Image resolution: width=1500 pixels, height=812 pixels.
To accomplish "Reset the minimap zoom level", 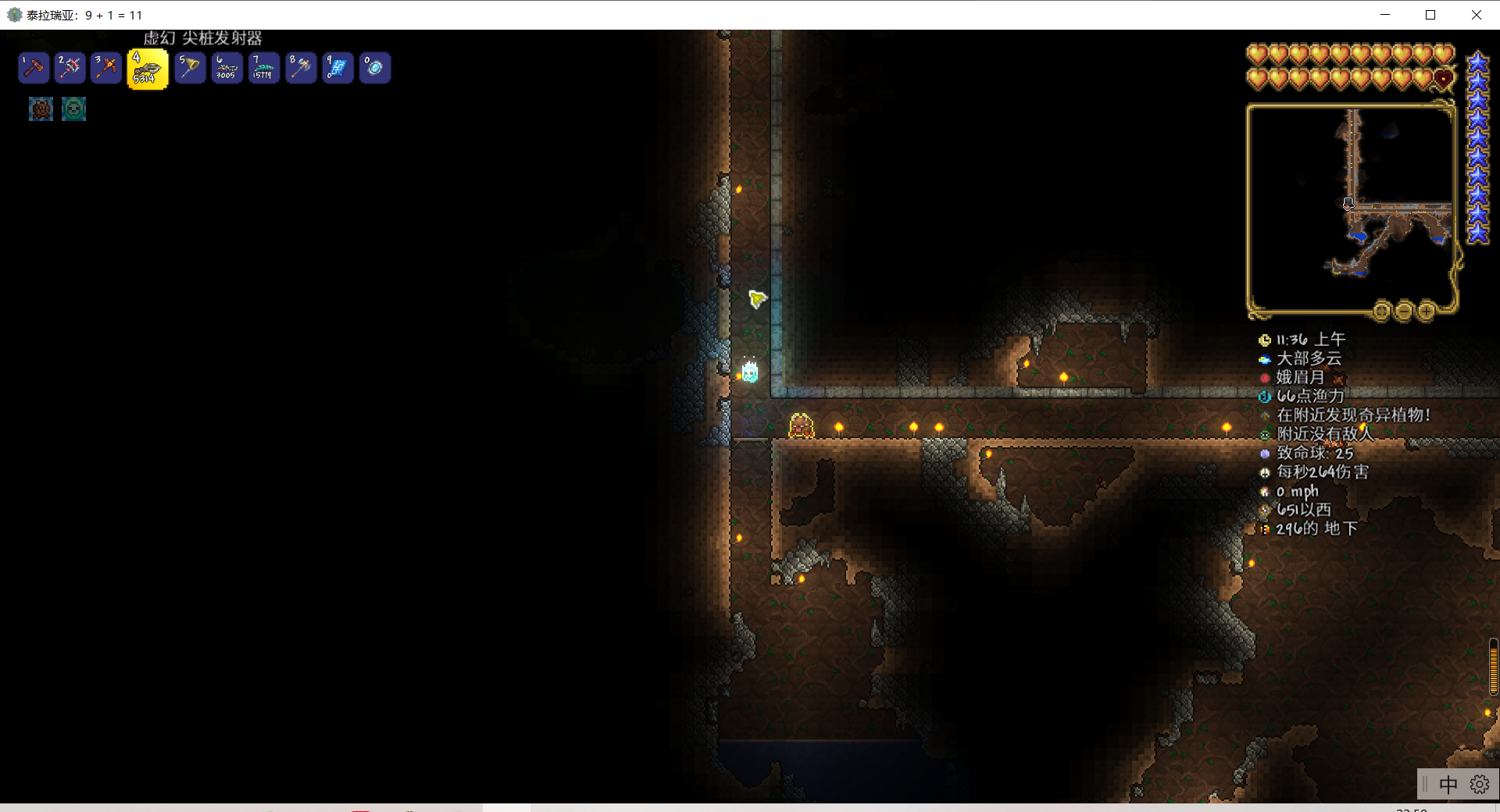I will coord(1381,311).
